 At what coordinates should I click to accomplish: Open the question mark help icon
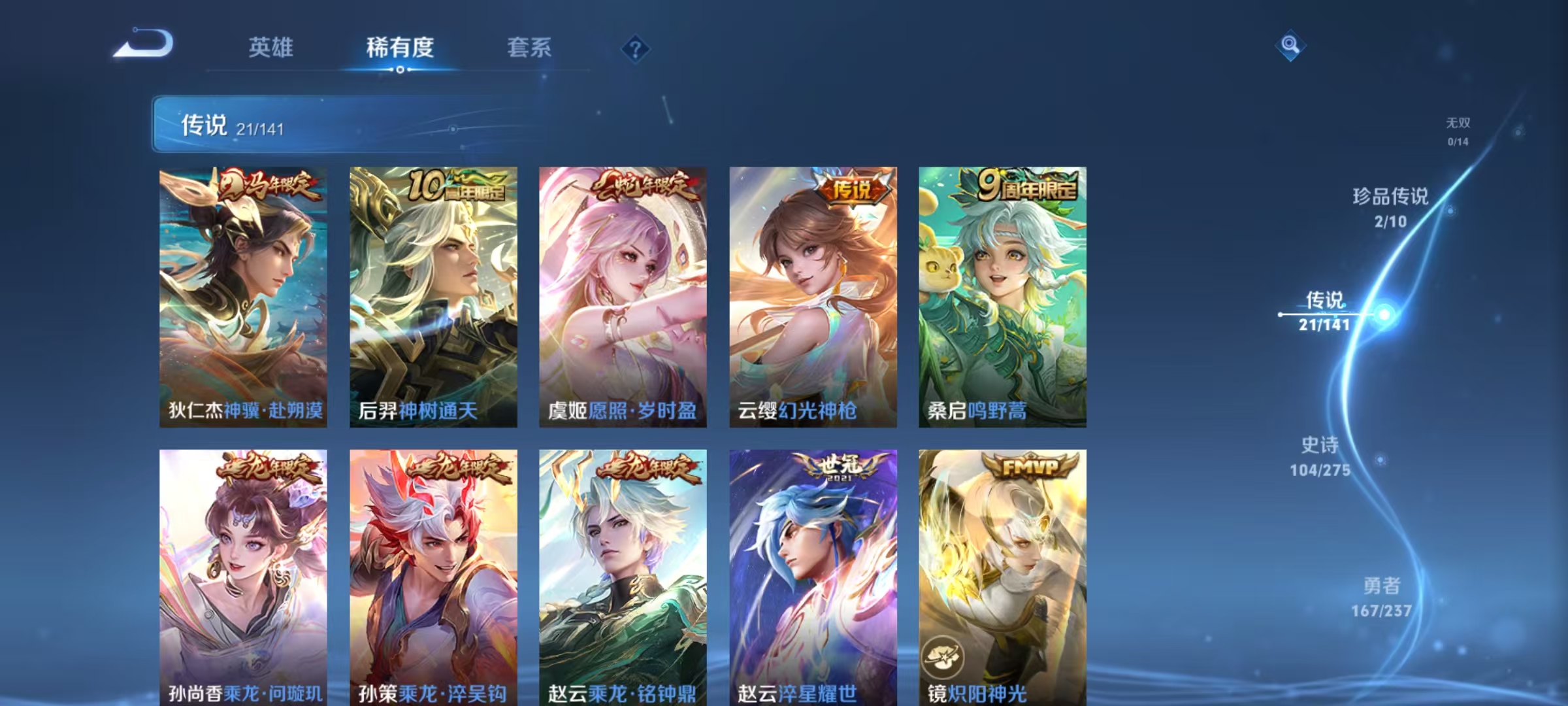[x=635, y=49]
